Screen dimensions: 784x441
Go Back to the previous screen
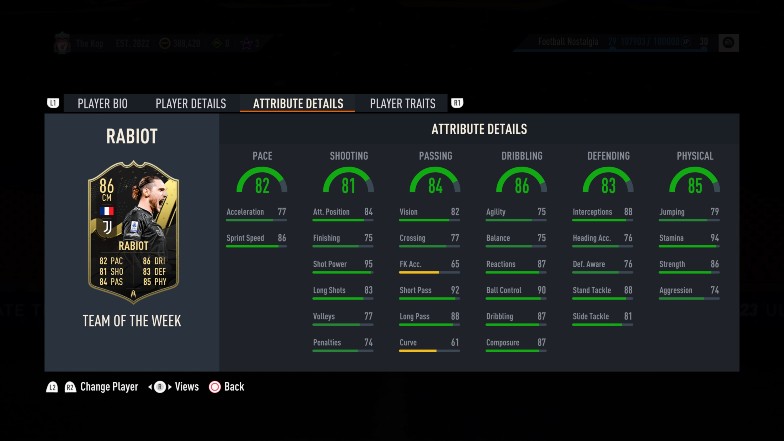[233, 387]
